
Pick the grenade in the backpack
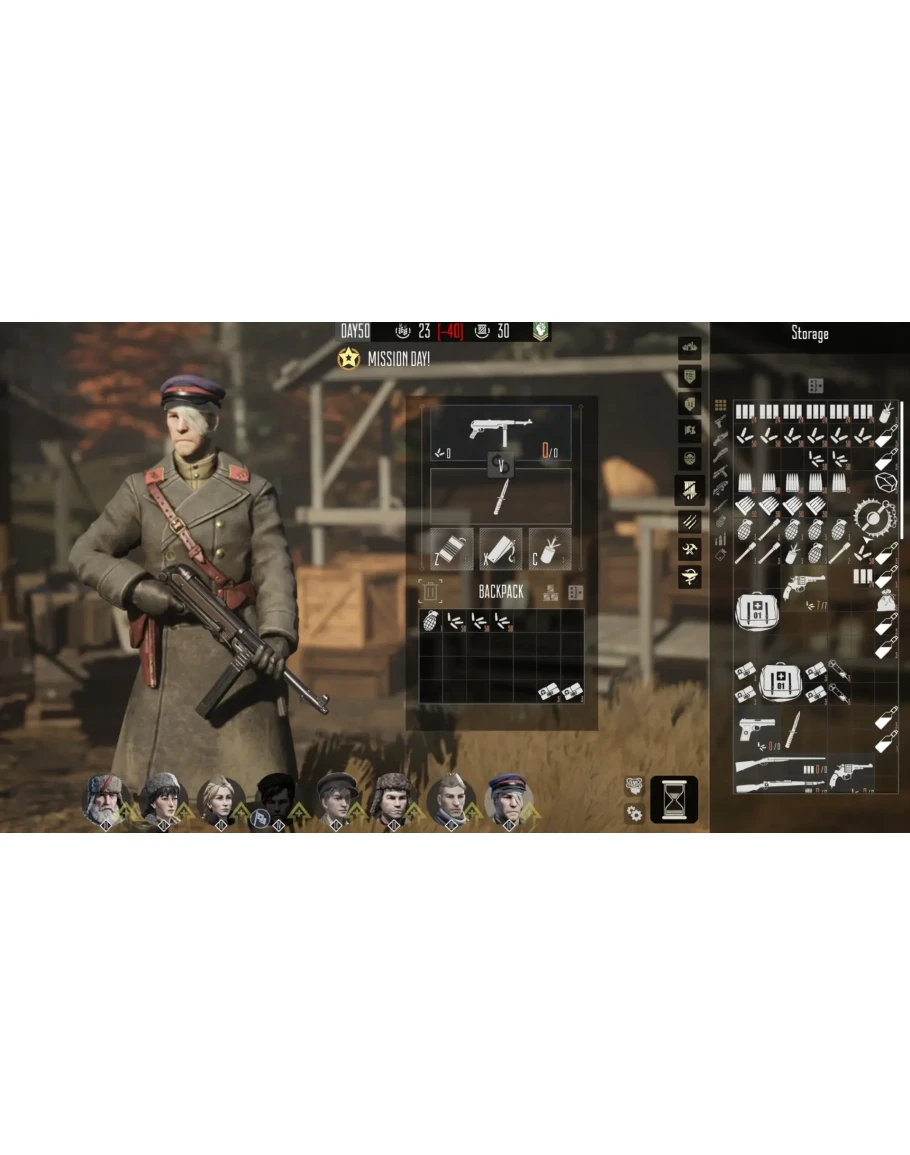(x=431, y=621)
